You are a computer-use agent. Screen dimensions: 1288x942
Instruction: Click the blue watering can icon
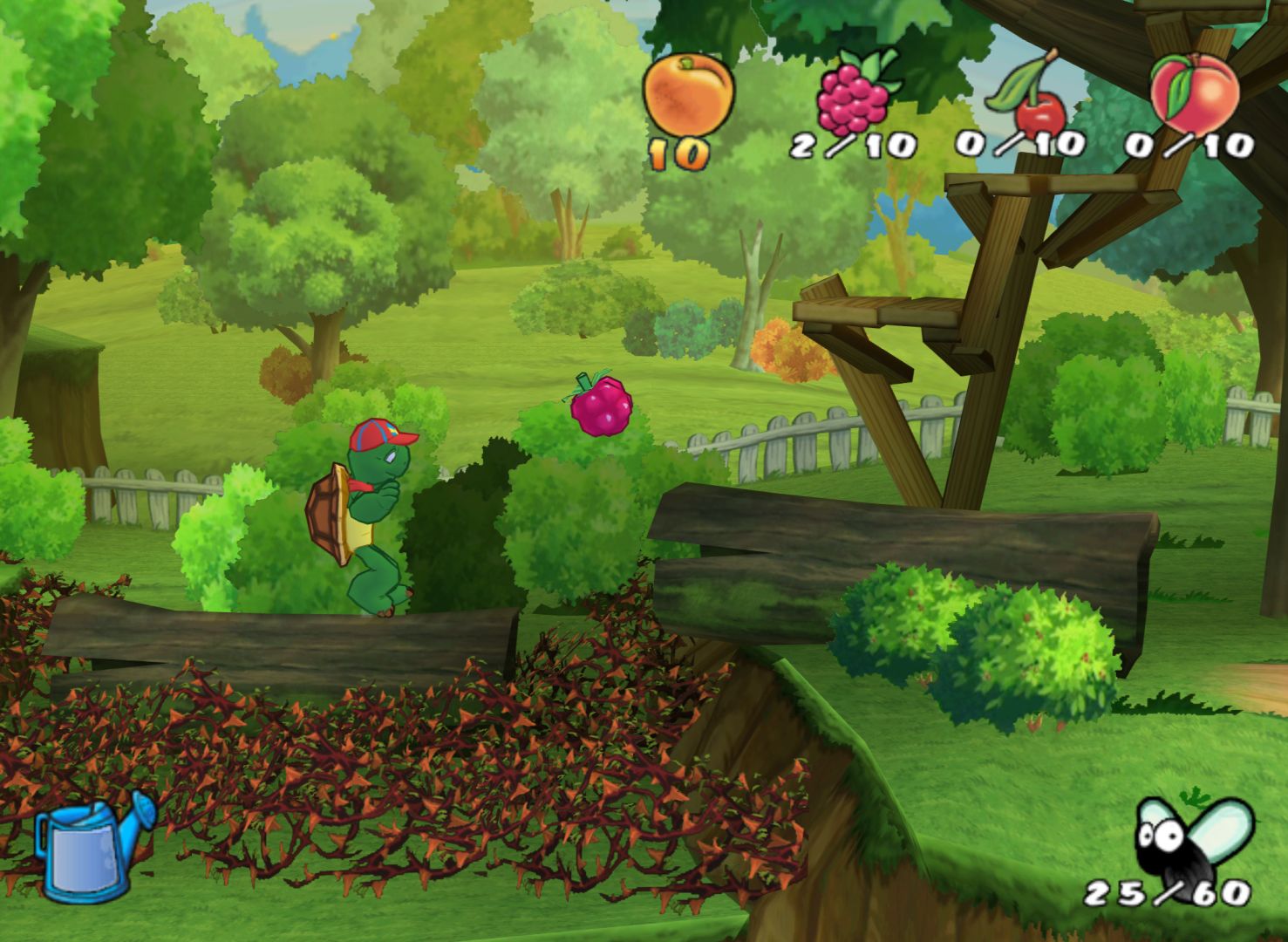click(92, 845)
